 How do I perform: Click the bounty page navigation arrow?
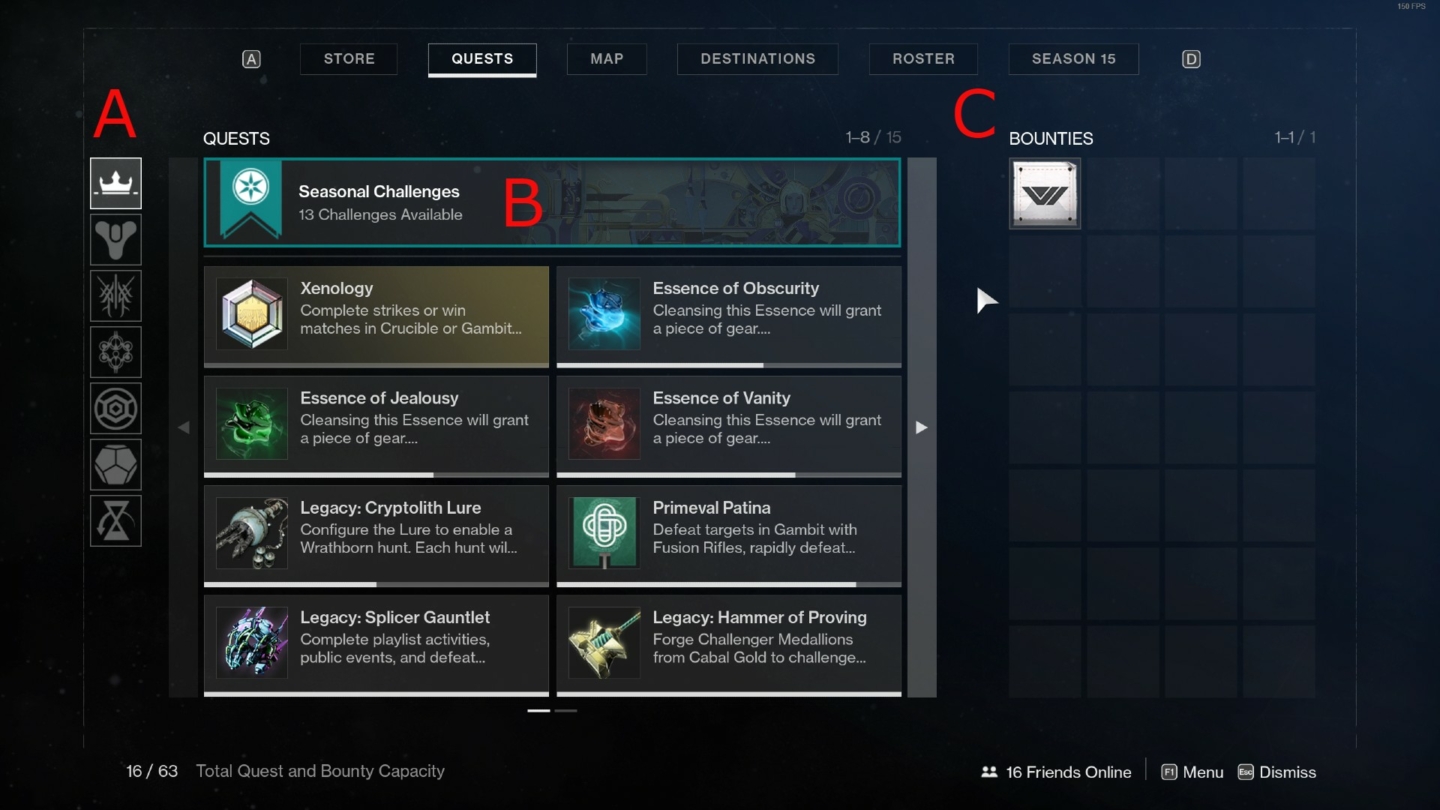pos(985,300)
